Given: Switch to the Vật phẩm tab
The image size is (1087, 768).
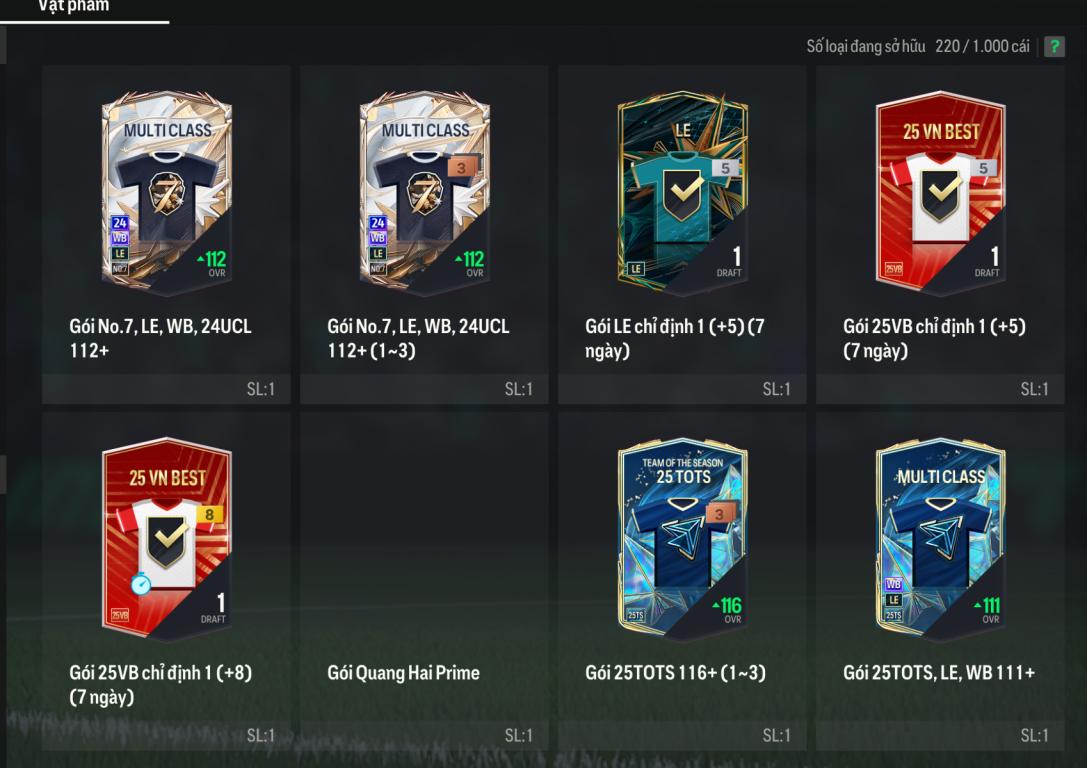Looking at the screenshot, I should click(x=74, y=7).
